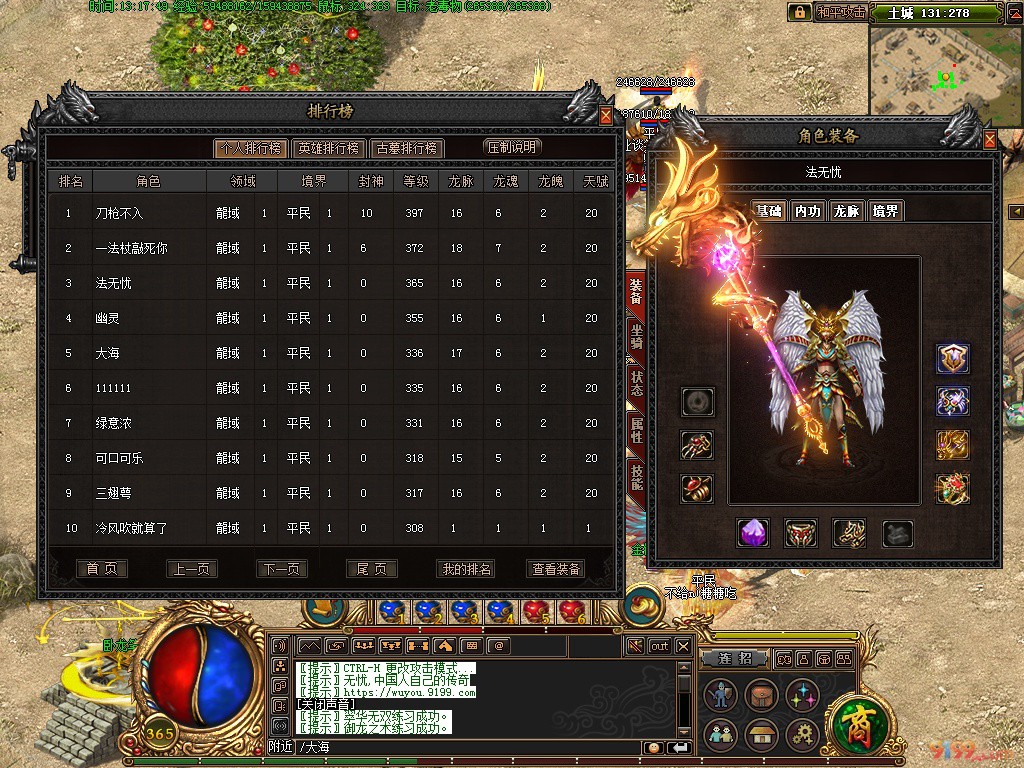The image size is (1024, 768).
Task: Open the gear settings icon
Action: 803,735
